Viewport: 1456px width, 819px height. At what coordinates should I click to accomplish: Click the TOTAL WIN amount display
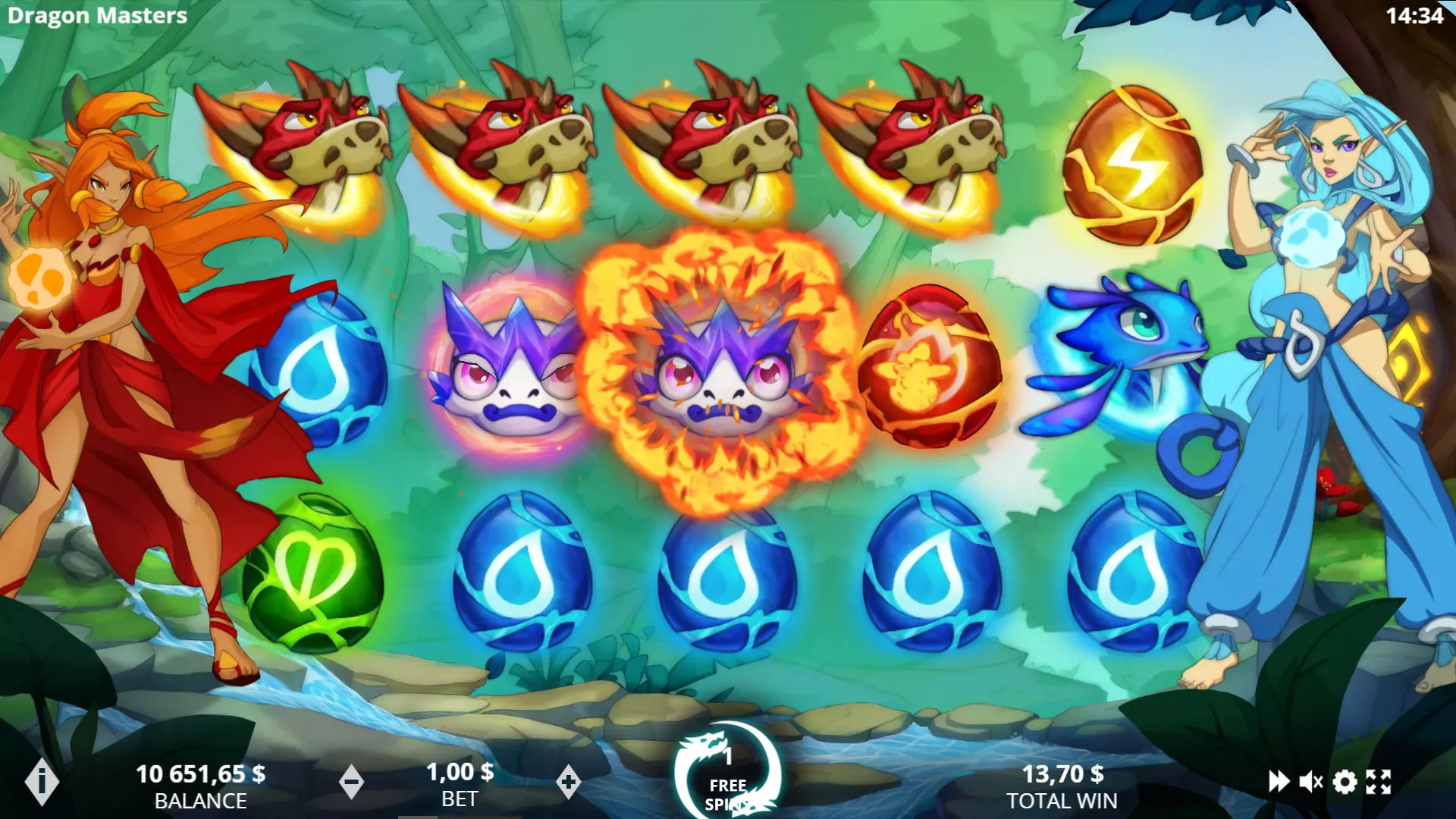coord(1062,775)
